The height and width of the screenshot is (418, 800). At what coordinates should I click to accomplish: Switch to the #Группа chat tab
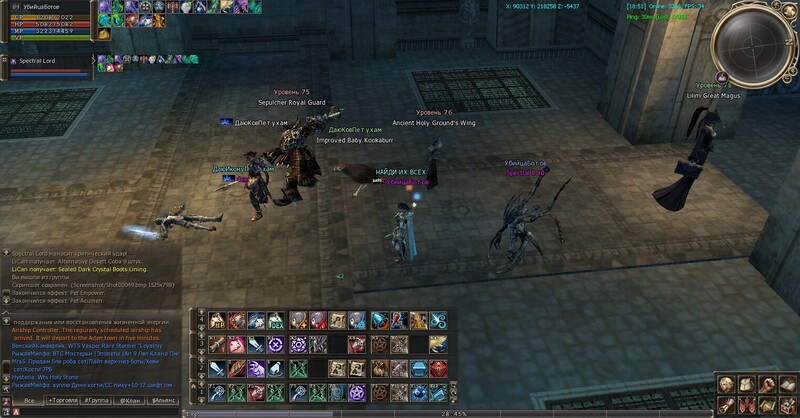[97, 400]
